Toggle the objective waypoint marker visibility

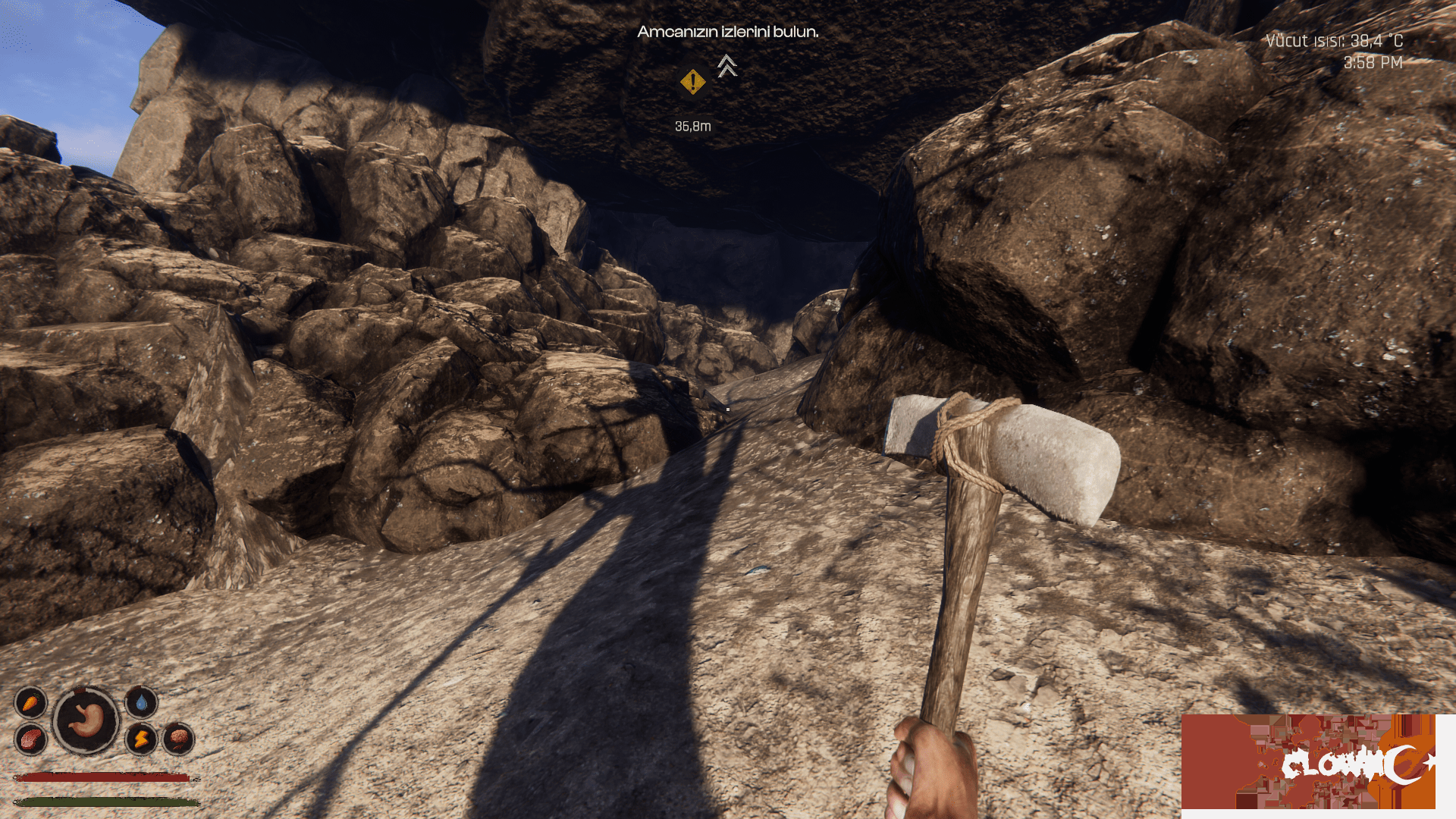(692, 81)
